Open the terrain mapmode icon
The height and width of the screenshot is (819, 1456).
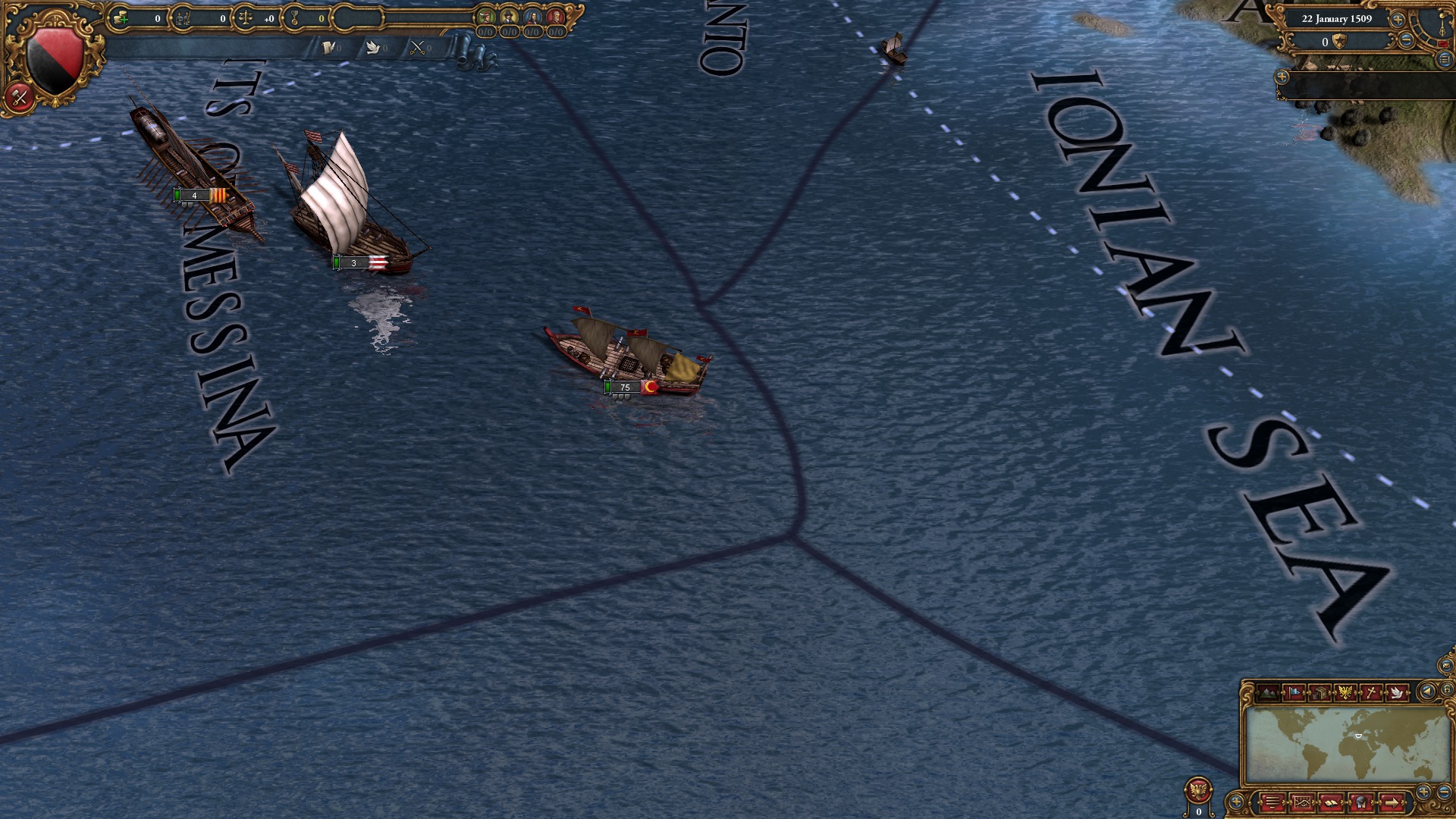(x=1267, y=692)
